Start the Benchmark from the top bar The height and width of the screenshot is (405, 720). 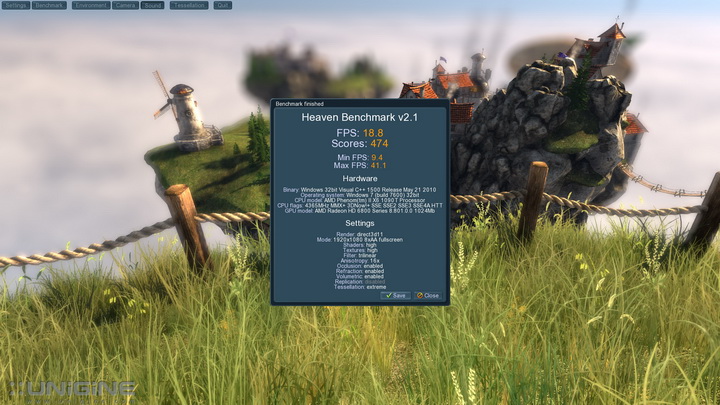tap(49, 5)
